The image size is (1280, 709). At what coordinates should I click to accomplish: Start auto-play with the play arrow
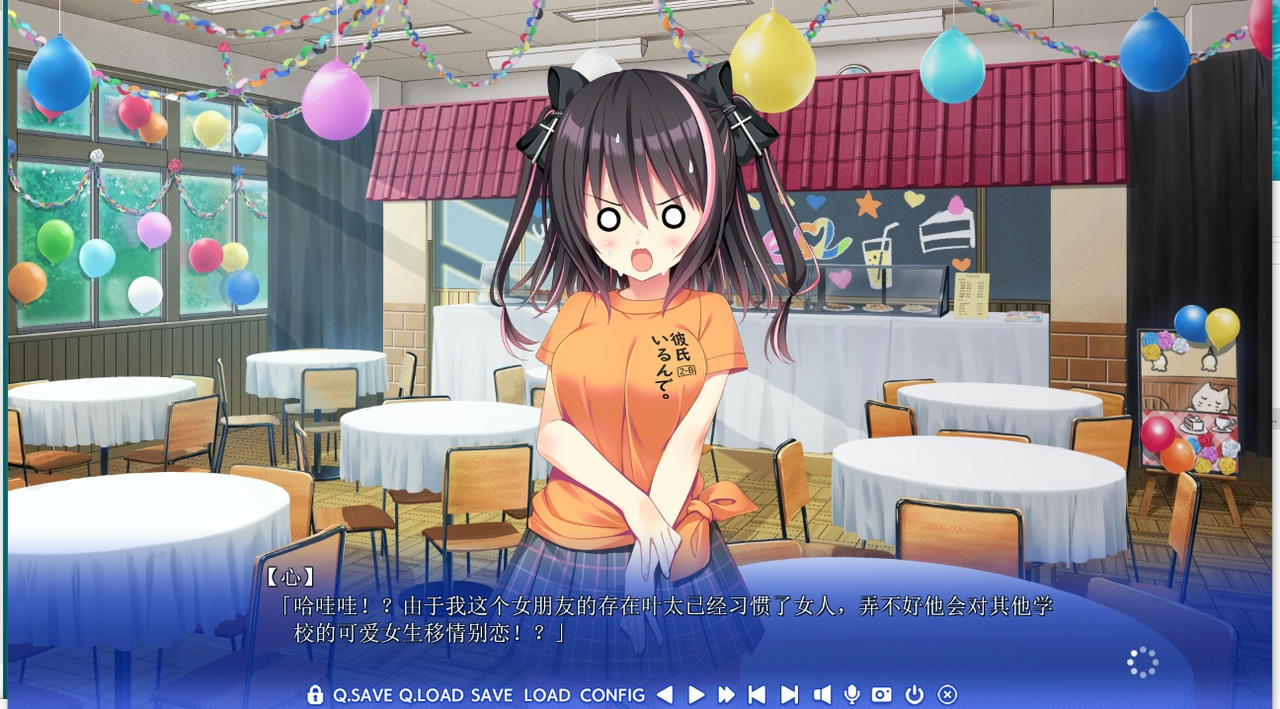pyautogui.click(x=697, y=695)
